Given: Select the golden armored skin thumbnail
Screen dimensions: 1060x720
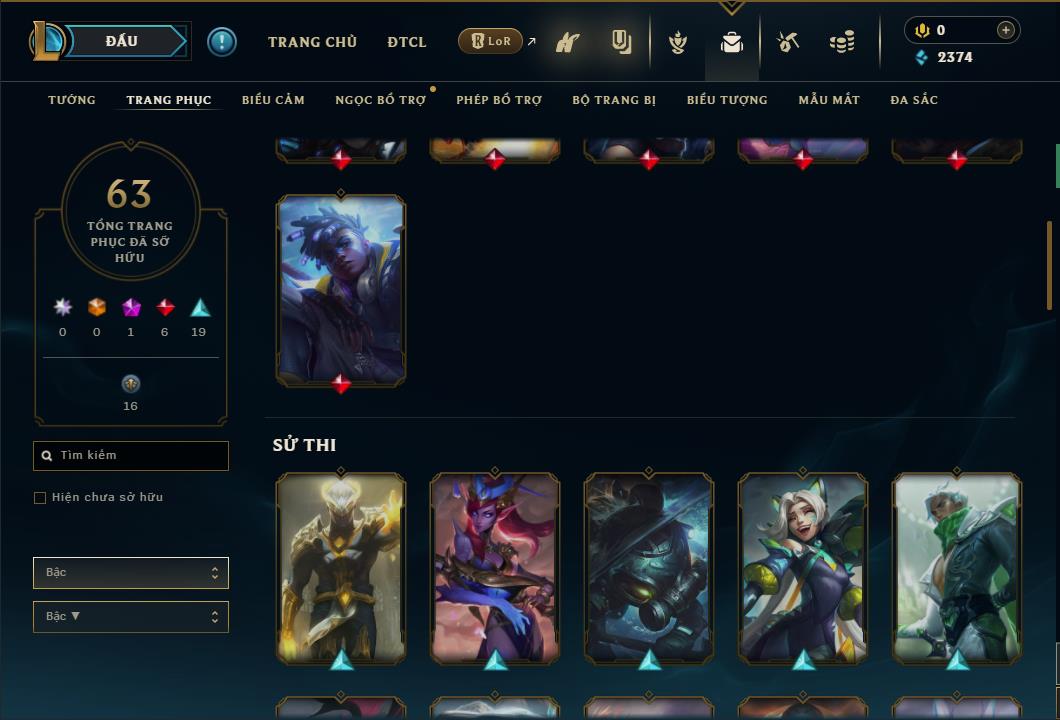Looking at the screenshot, I should tap(341, 566).
